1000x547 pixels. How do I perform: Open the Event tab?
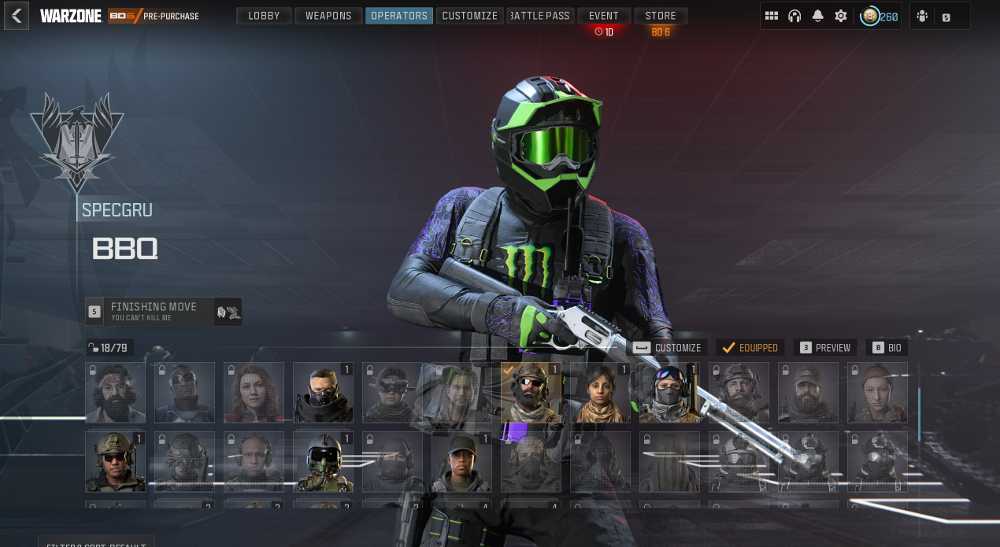coord(604,16)
